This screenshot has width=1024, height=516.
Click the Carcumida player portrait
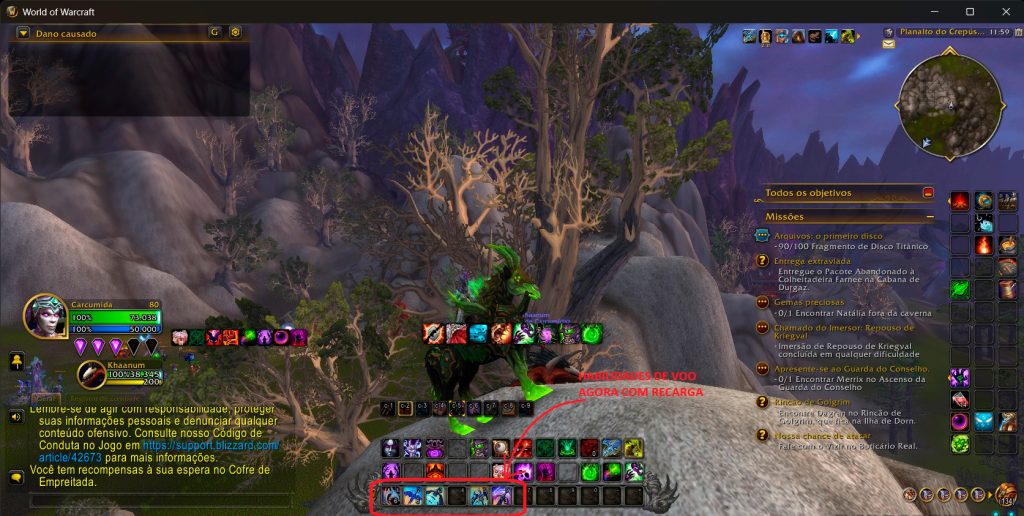(x=45, y=312)
